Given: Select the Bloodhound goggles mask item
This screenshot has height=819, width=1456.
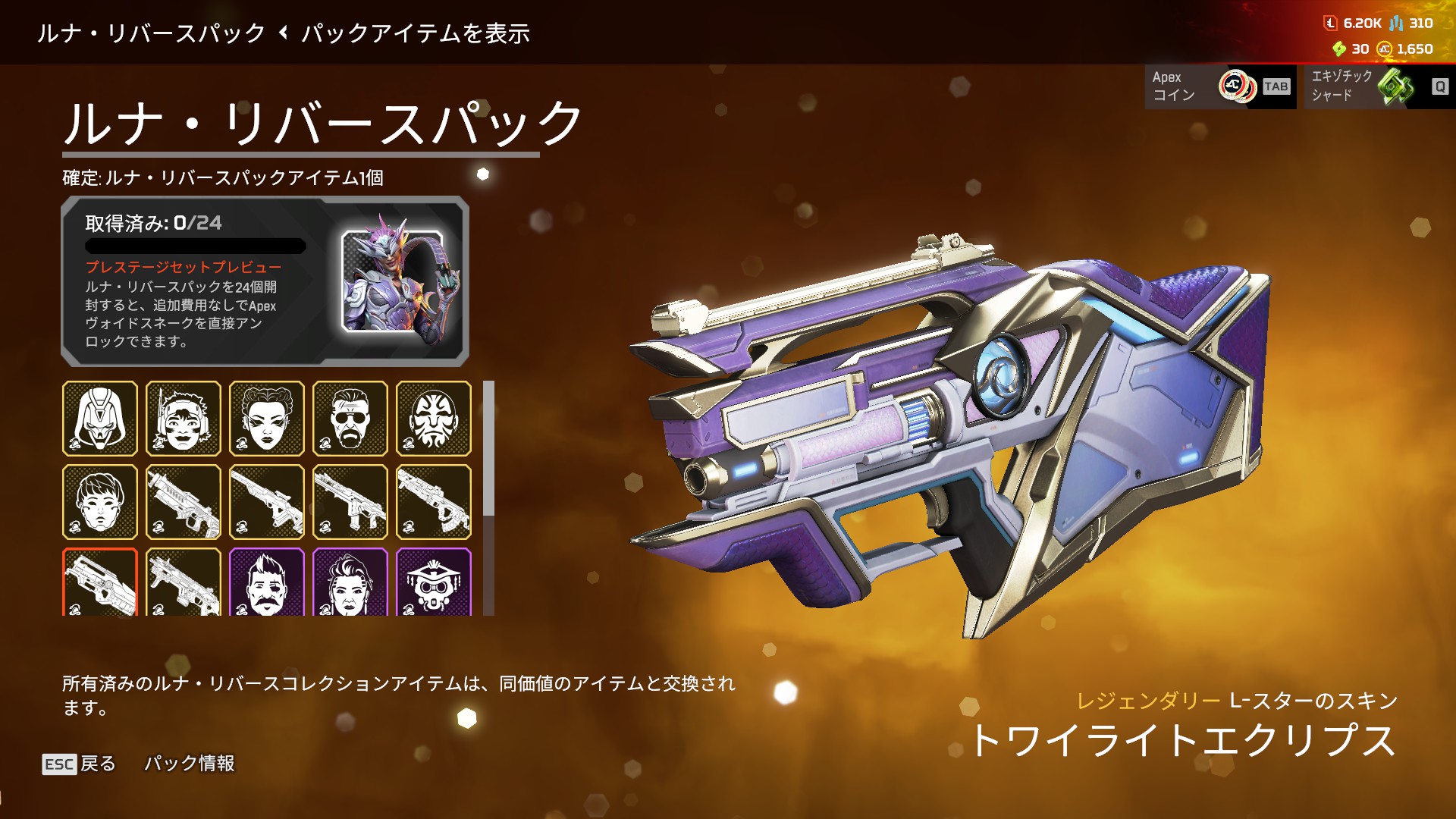Looking at the screenshot, I should click(x=434, y=582).
